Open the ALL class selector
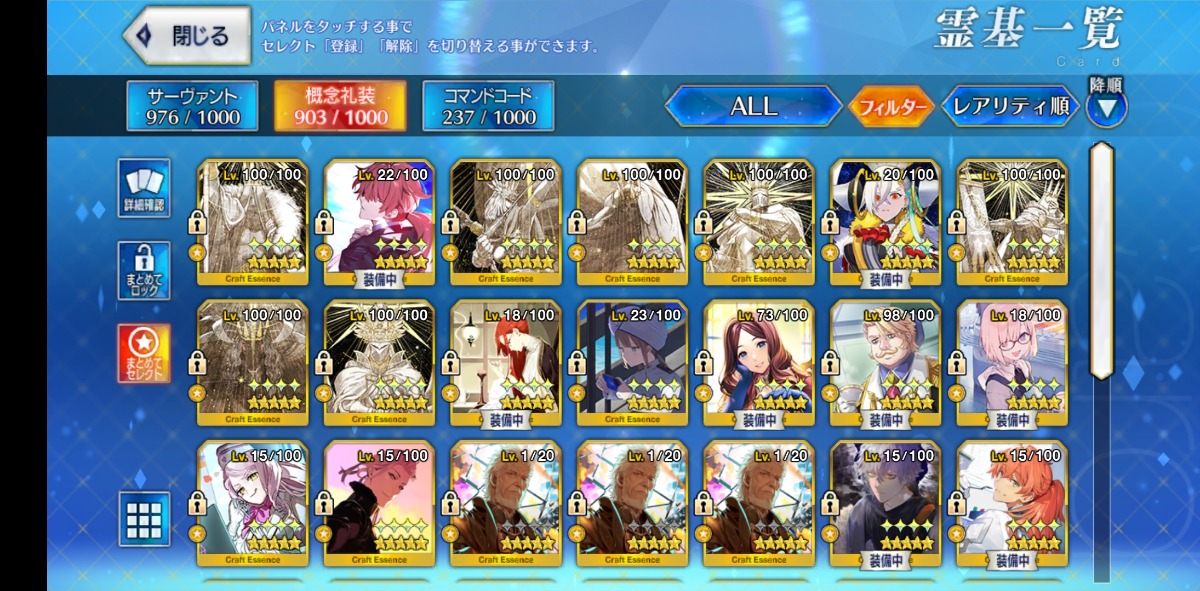The image size is (1200, 591). [x=754, y=107]
